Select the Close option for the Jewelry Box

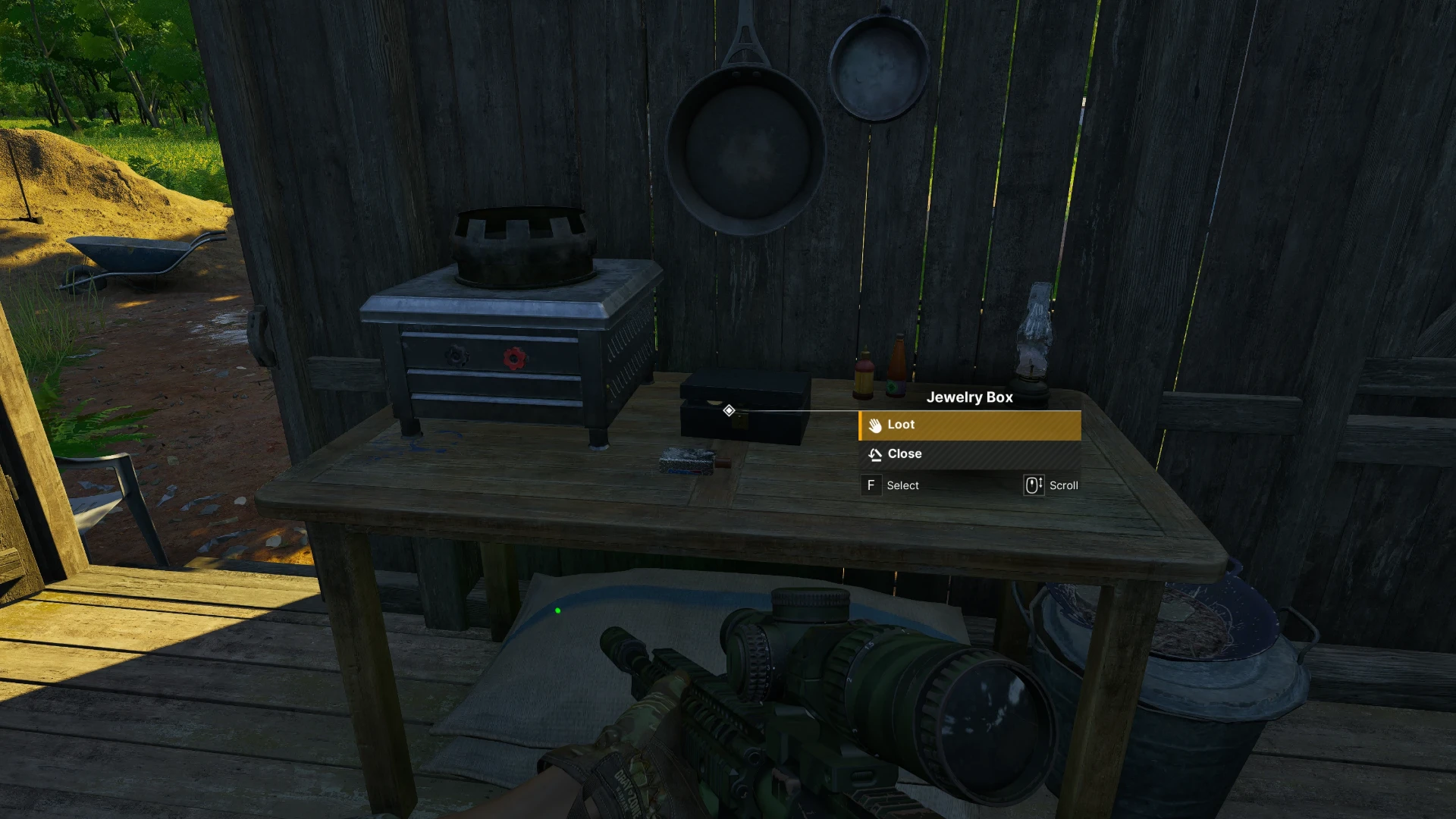(x=969, y=454)
